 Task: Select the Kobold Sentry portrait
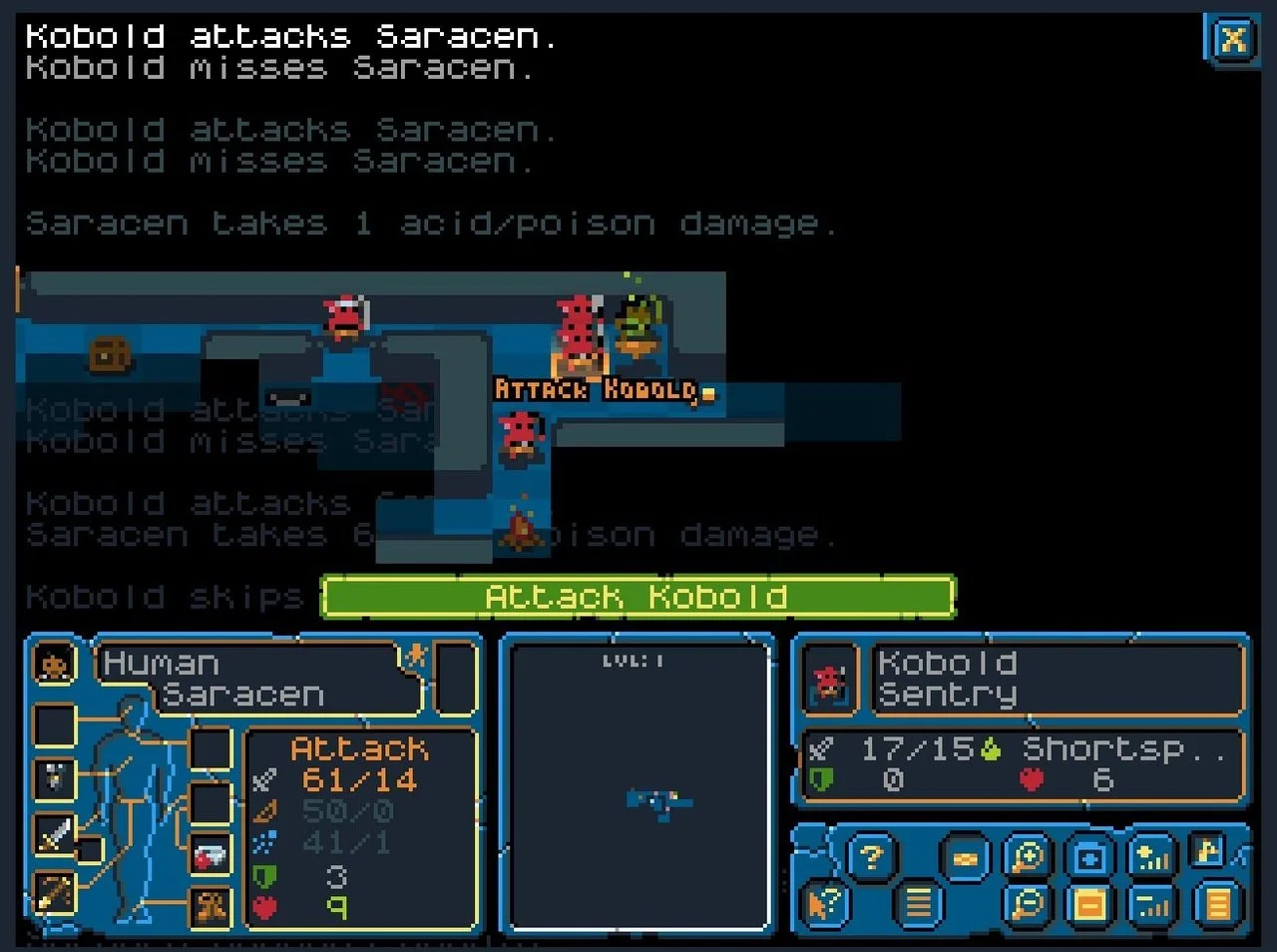(828, 682)
